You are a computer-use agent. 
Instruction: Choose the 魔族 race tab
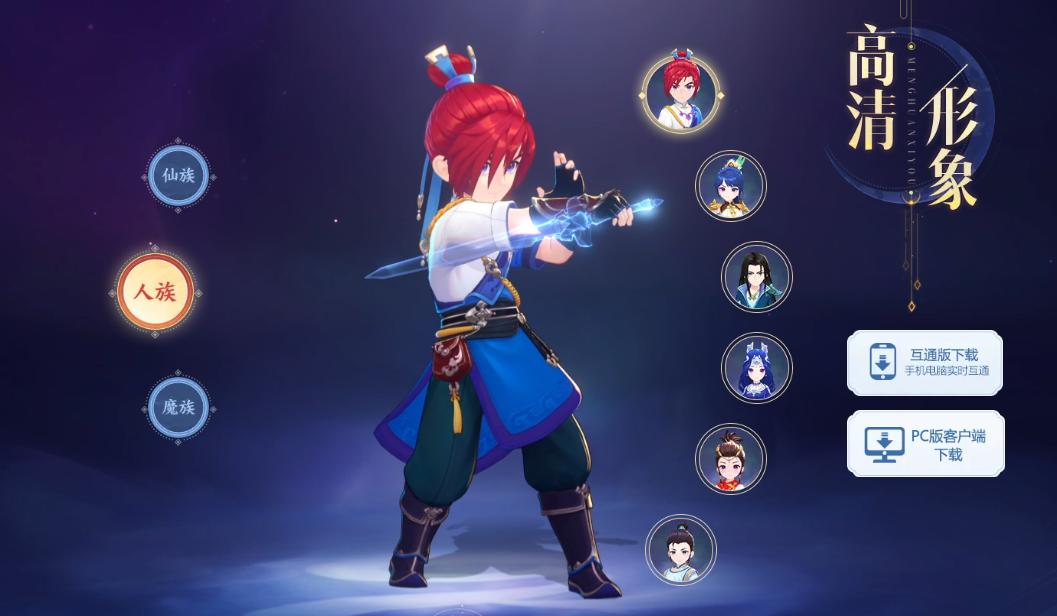178,407
